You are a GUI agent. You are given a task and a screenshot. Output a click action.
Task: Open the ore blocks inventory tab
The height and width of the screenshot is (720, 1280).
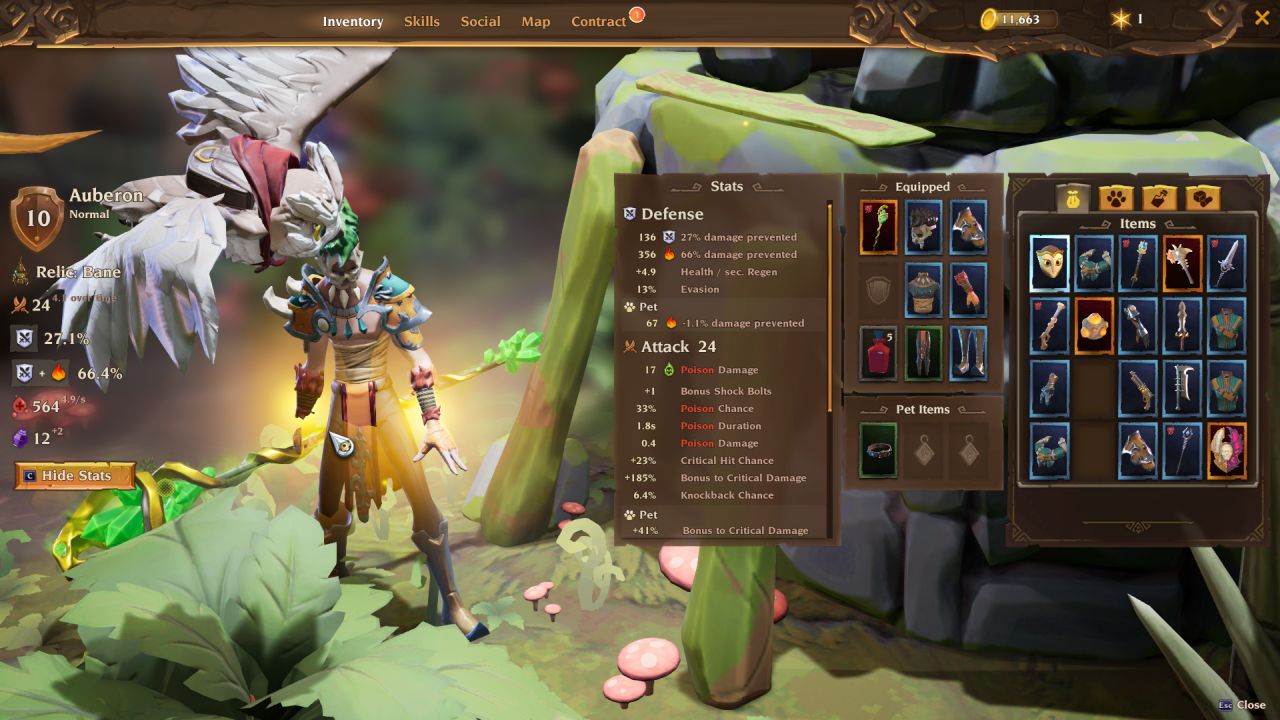[1202, 198]
